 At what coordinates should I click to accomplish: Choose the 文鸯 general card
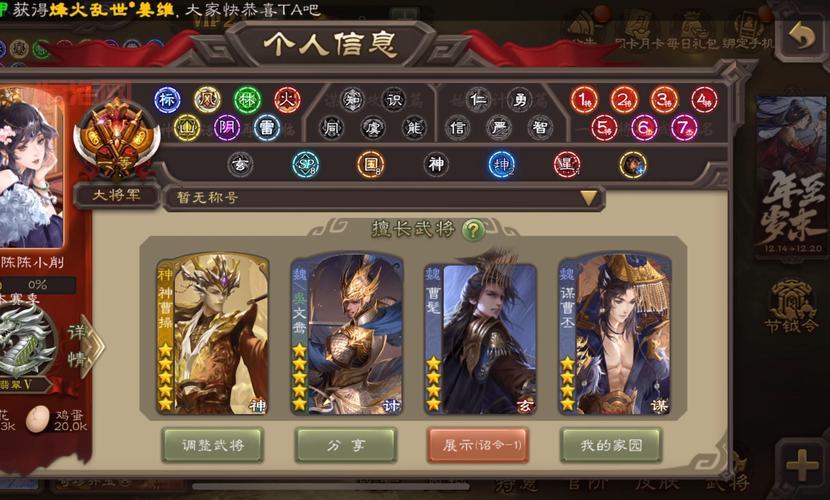[346, 334]
